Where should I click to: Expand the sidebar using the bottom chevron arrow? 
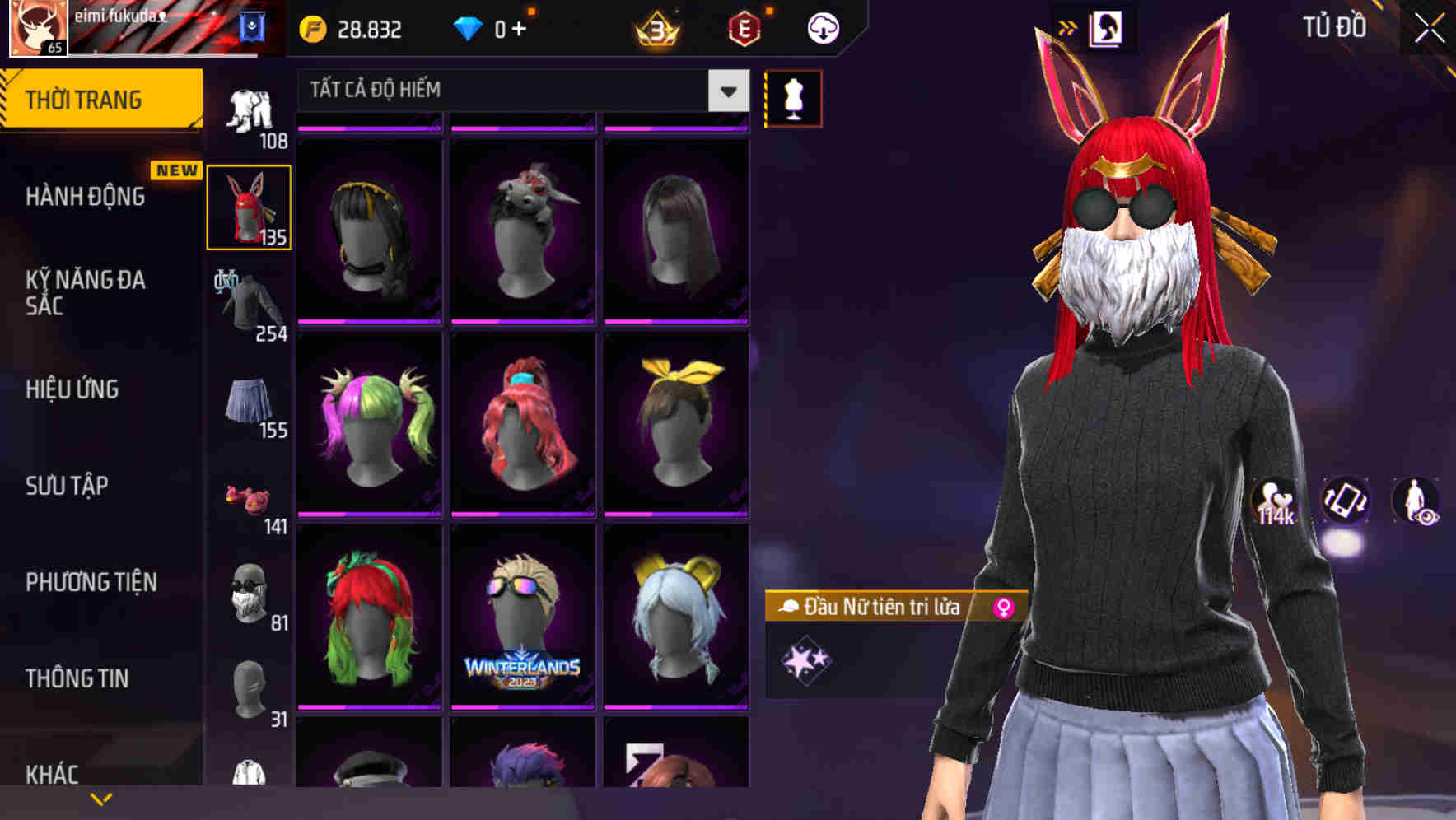101,797
